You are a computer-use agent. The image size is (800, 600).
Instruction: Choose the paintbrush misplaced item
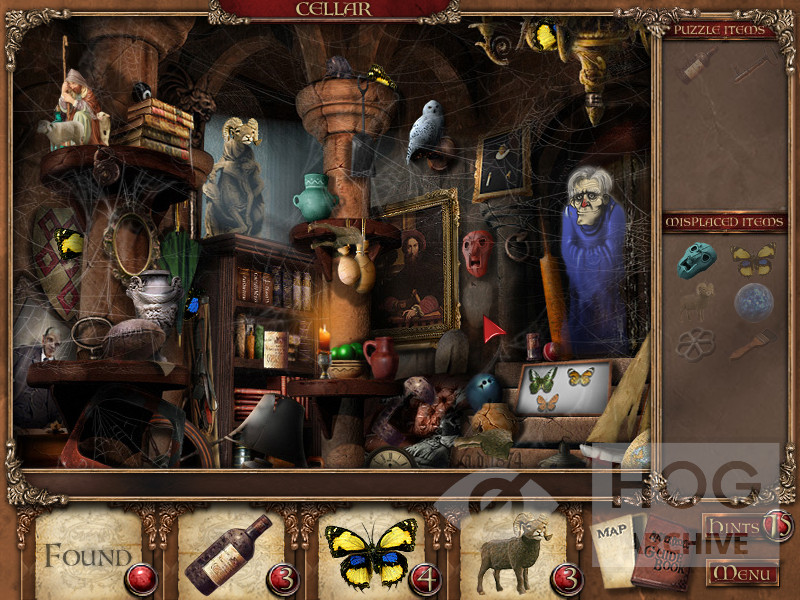750,344
